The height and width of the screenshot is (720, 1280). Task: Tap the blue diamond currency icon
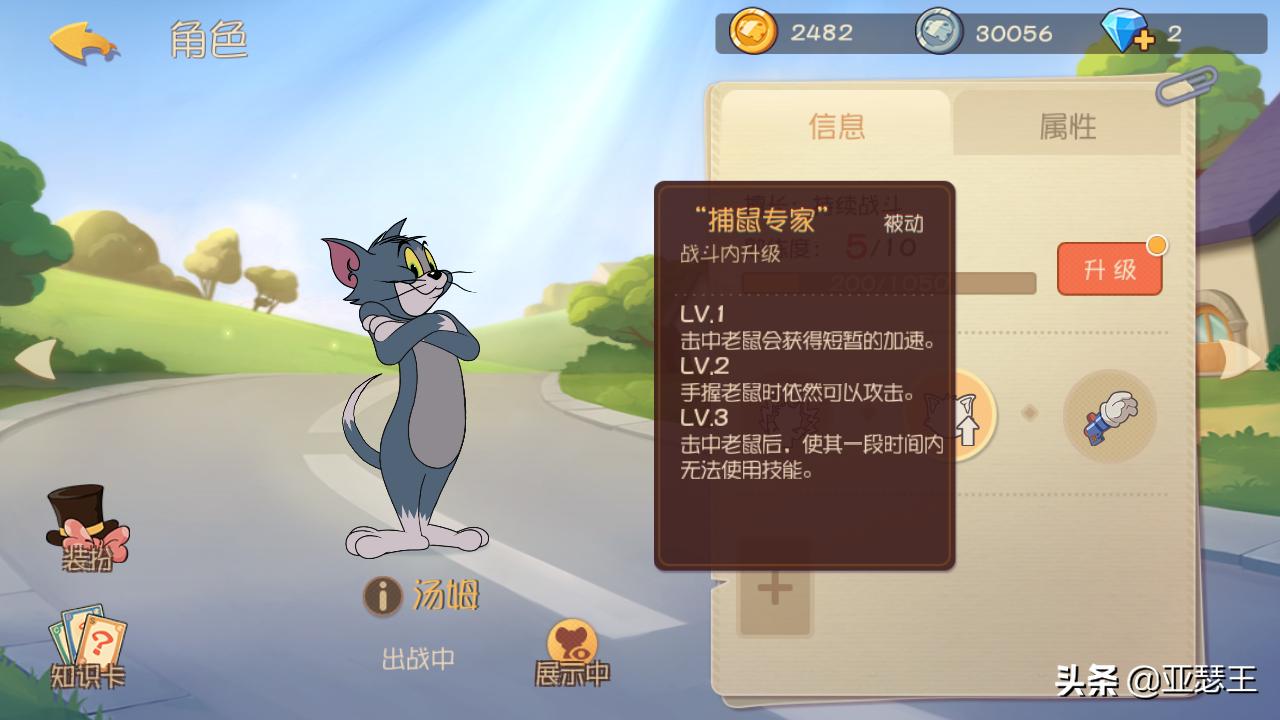[x=1122, y=32]
